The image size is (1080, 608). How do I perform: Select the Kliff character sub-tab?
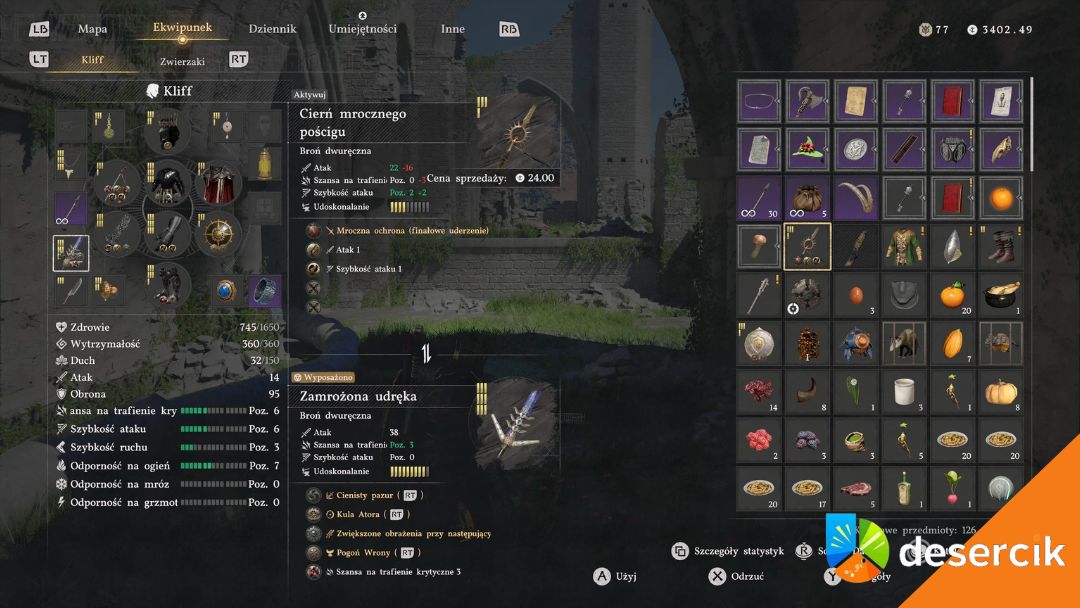(x=92, y=60)
